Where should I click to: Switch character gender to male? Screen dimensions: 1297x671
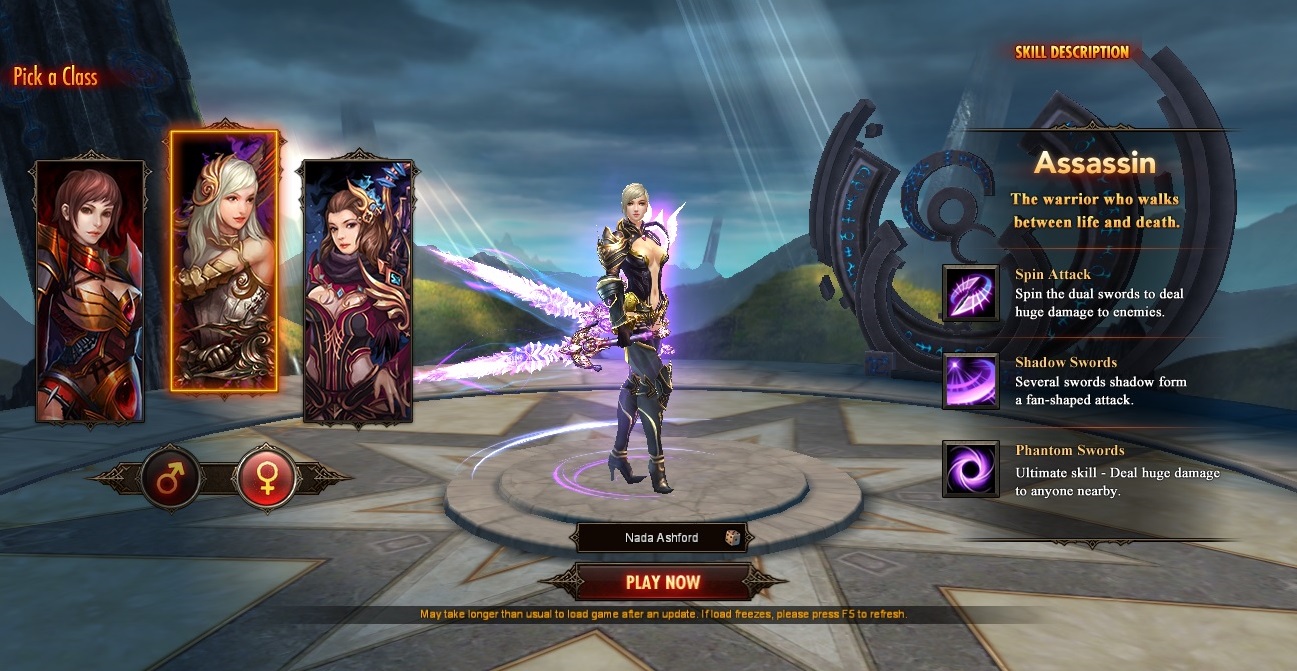click(x=171, y=477)
